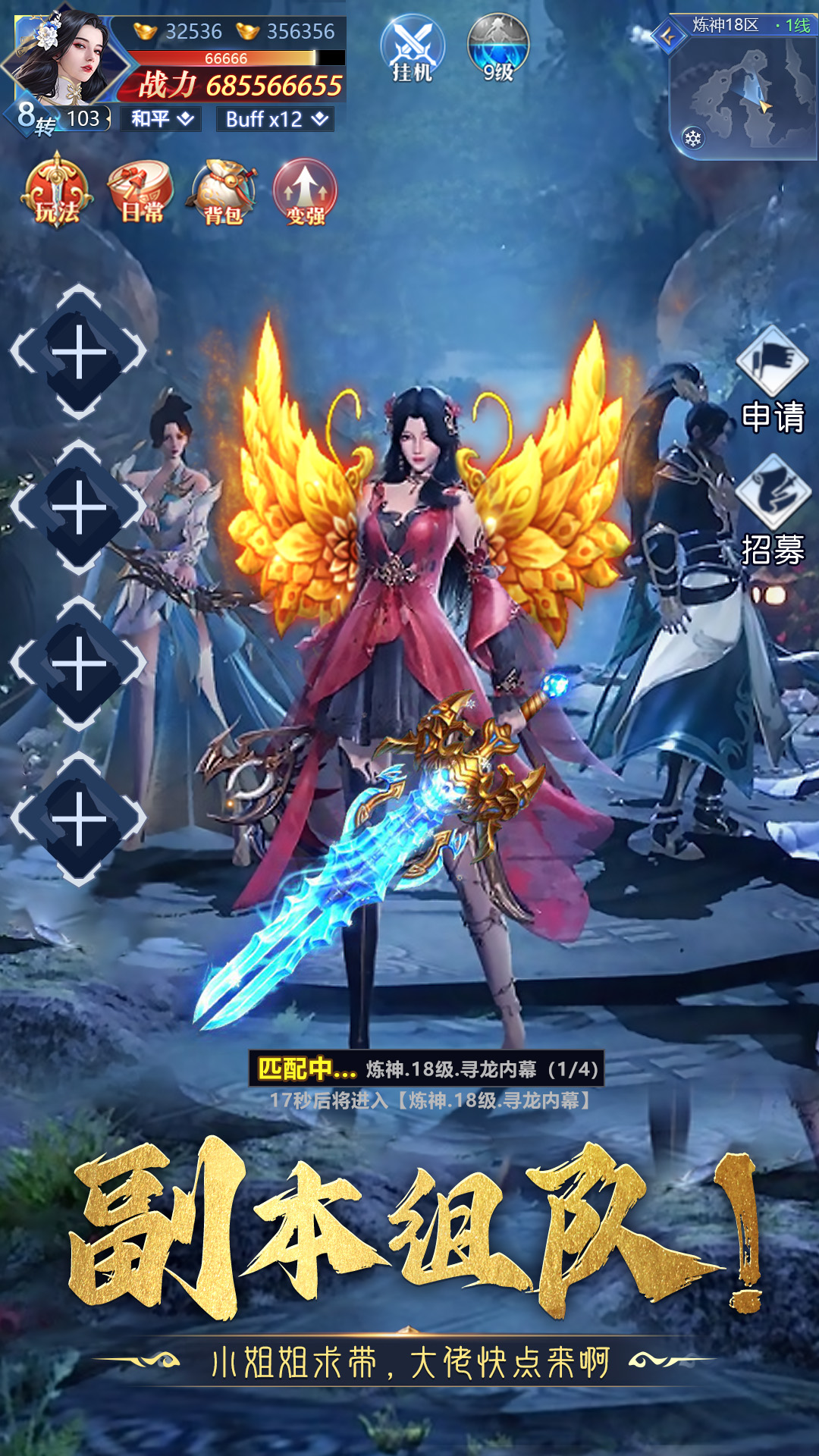
Task: Open the 背包 backpack
Action: (x=223, y=193)
